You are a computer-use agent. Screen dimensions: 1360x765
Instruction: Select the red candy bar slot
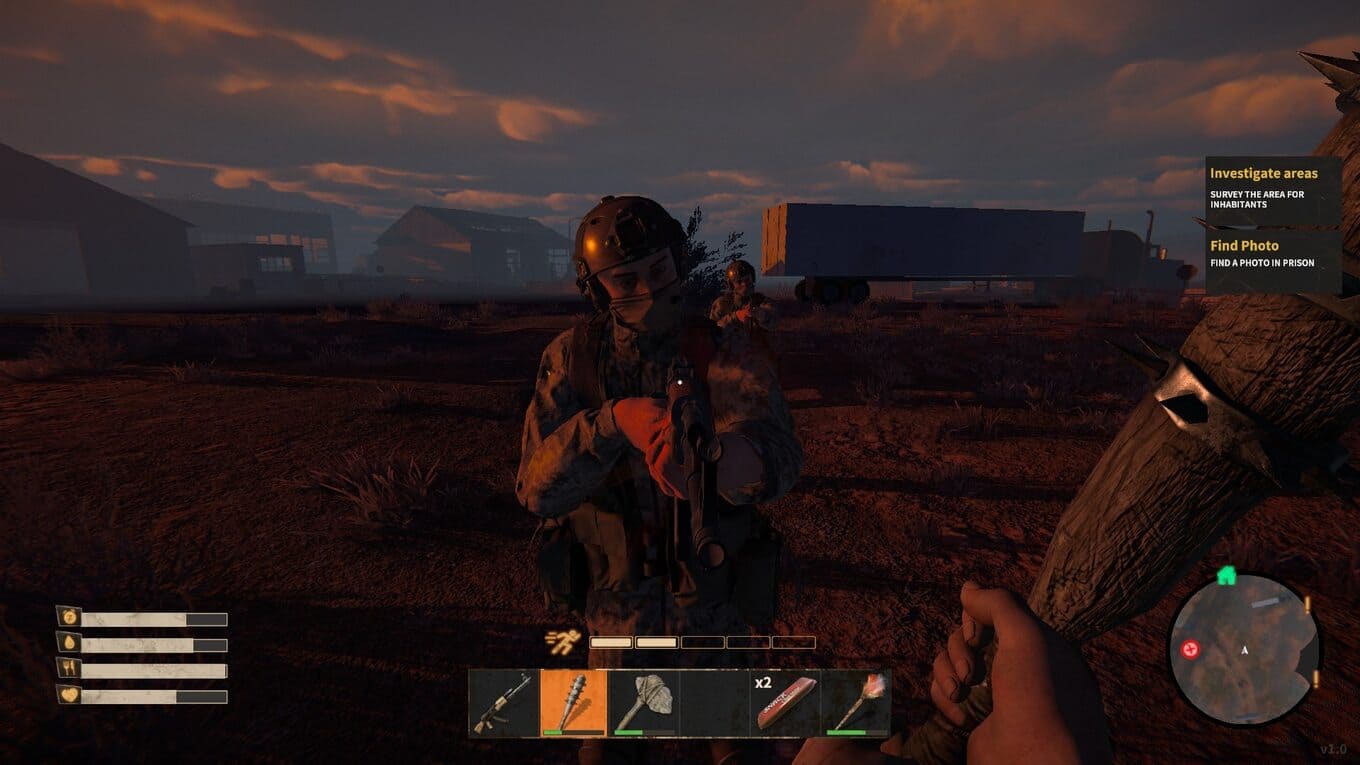785,702
